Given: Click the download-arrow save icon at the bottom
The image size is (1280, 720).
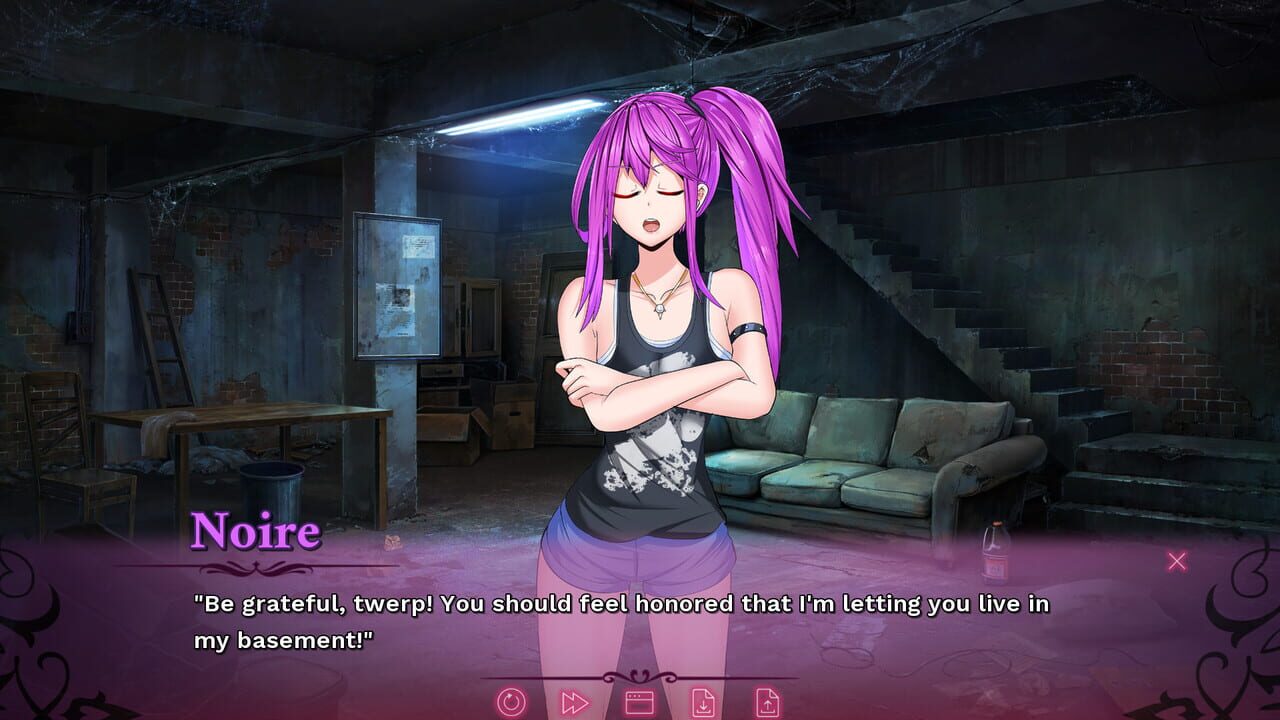Looking at the screenshot, I should 705,704.
